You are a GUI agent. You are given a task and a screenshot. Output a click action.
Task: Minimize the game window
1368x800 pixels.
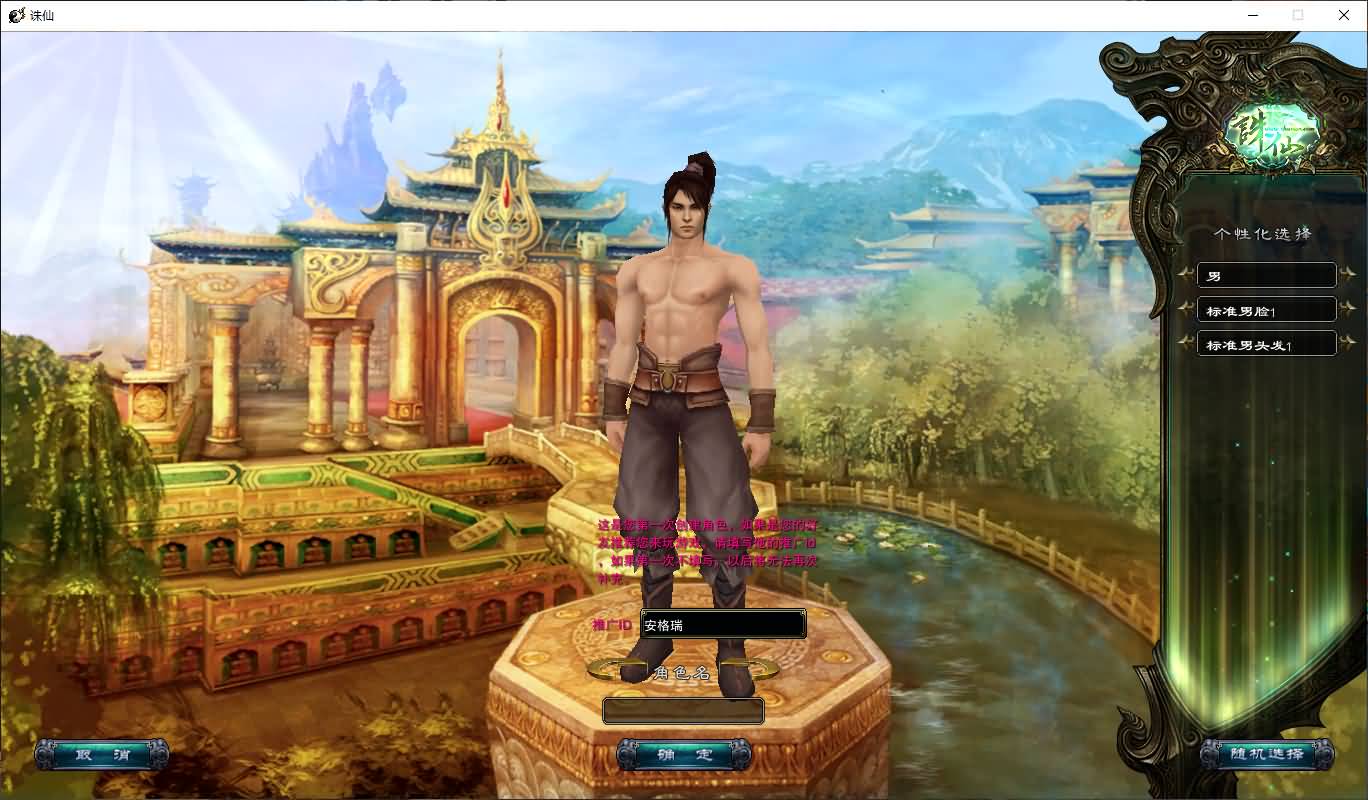click(1252, 15)
